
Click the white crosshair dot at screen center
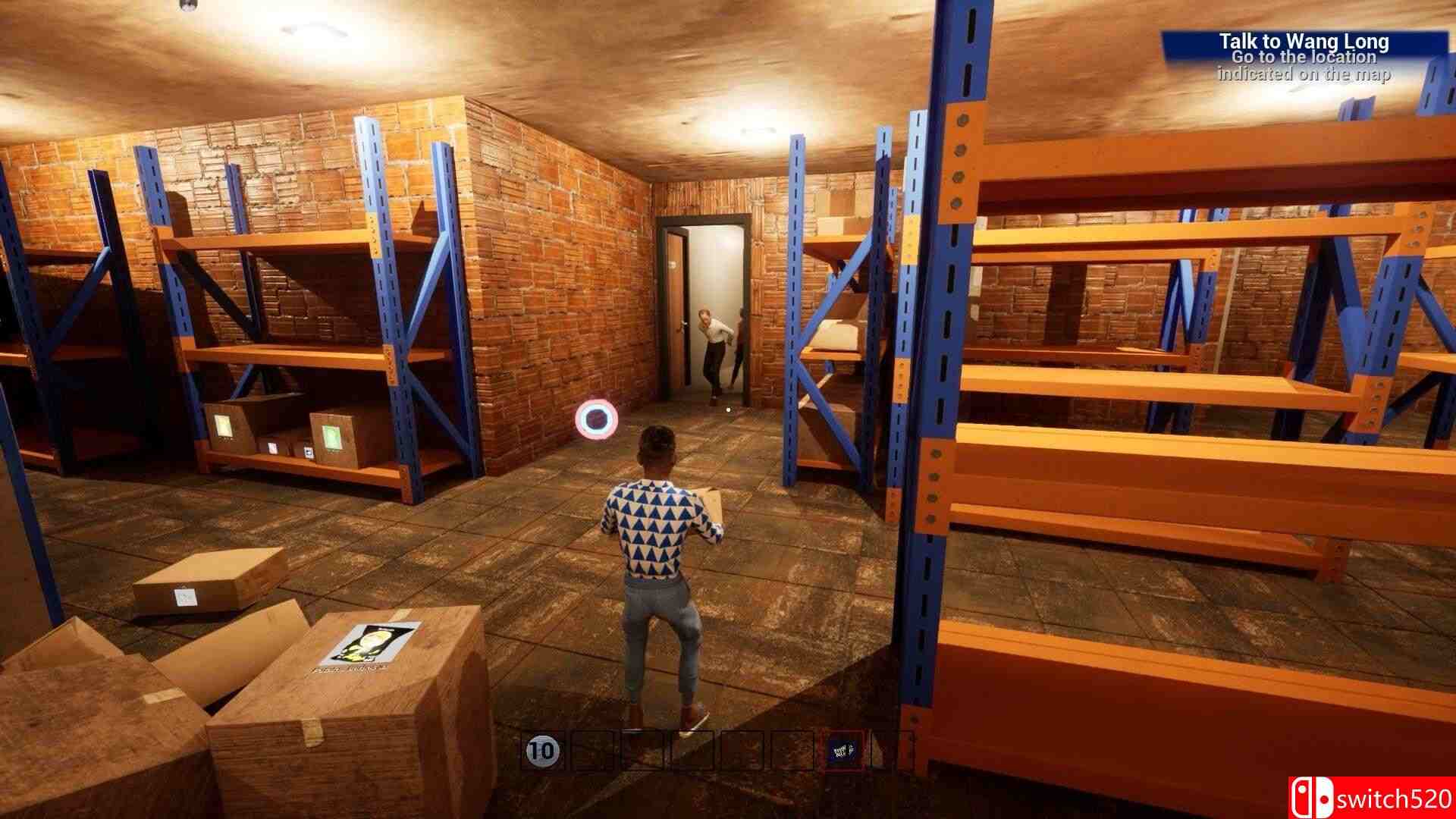728,409
